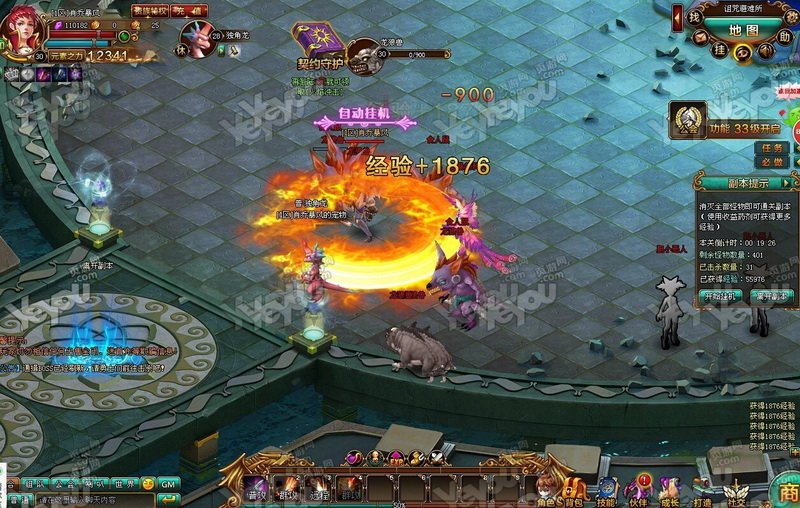Open the 伙伴 companions menu
Viewport: 800px width, 508px height.
(x=637, y=489)
